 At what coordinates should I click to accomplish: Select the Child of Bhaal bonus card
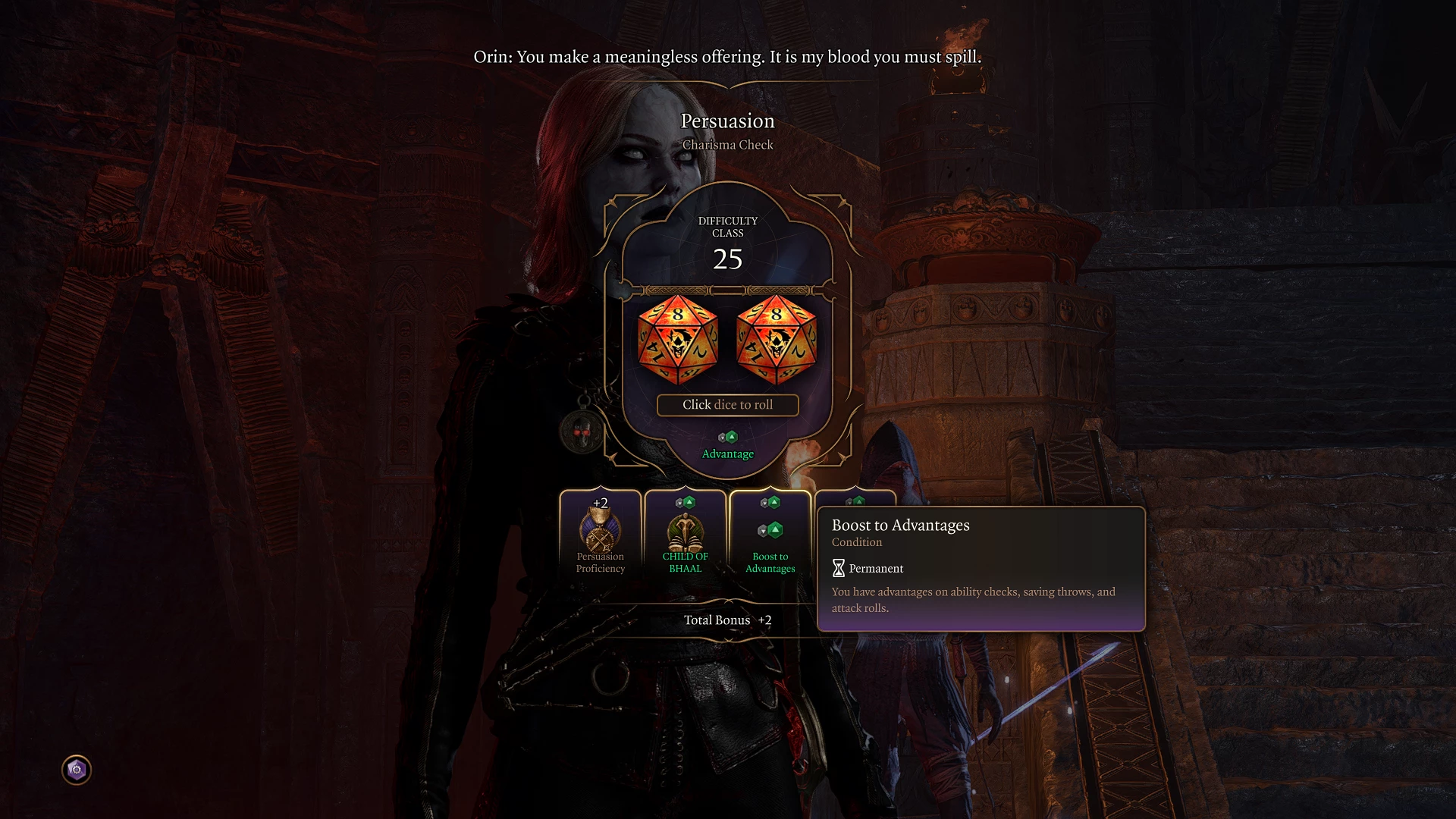[x=685, y=535]
